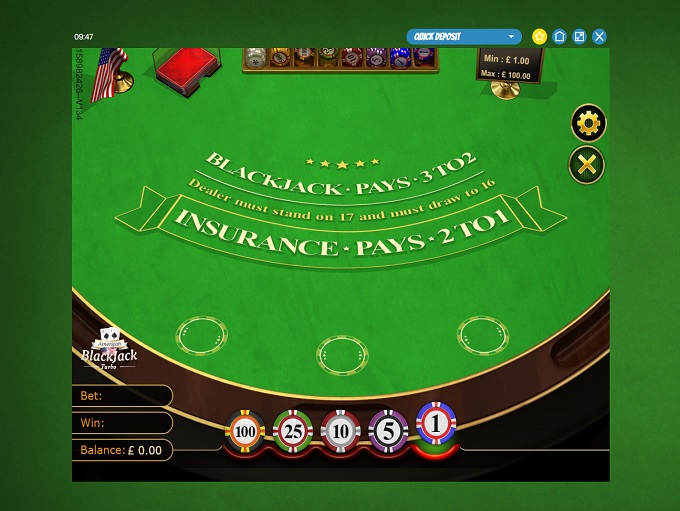This screenshot has width=680, height=511.
Task: Close the game window with top X
Action: pyautogui.click(x=600, y=37)
